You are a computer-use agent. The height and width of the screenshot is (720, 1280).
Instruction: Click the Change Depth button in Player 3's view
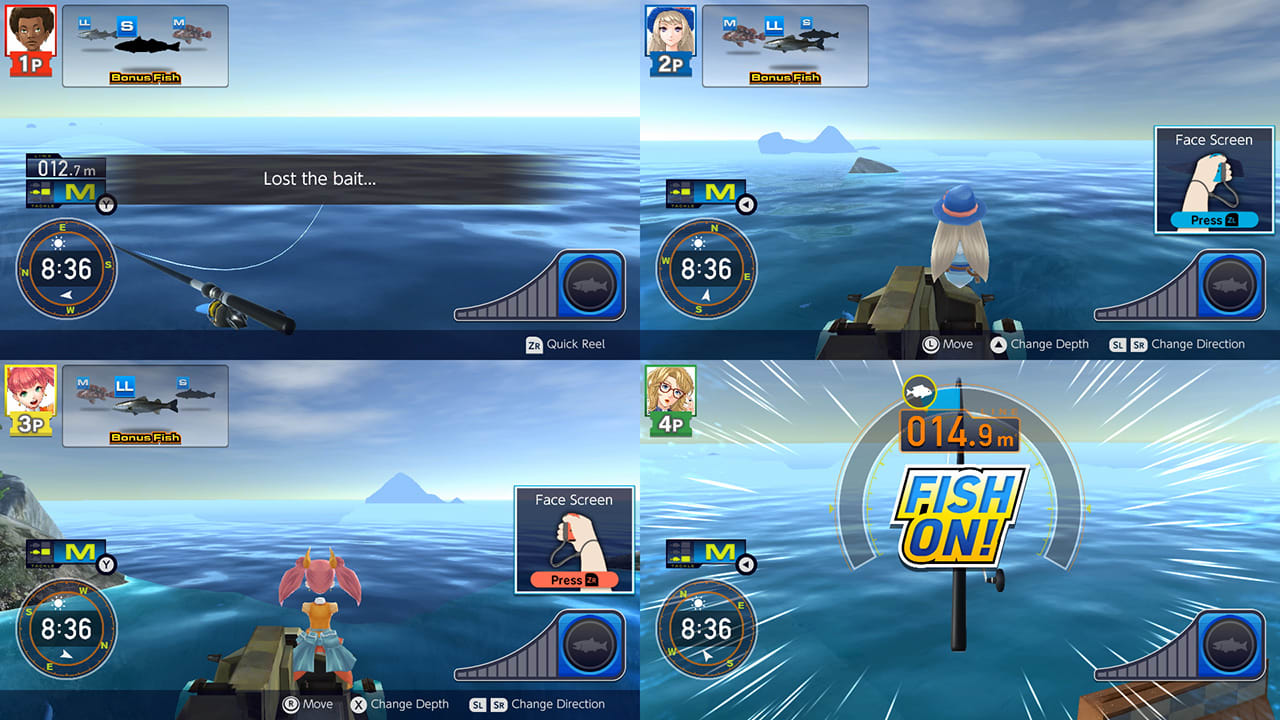click(400, 704)
